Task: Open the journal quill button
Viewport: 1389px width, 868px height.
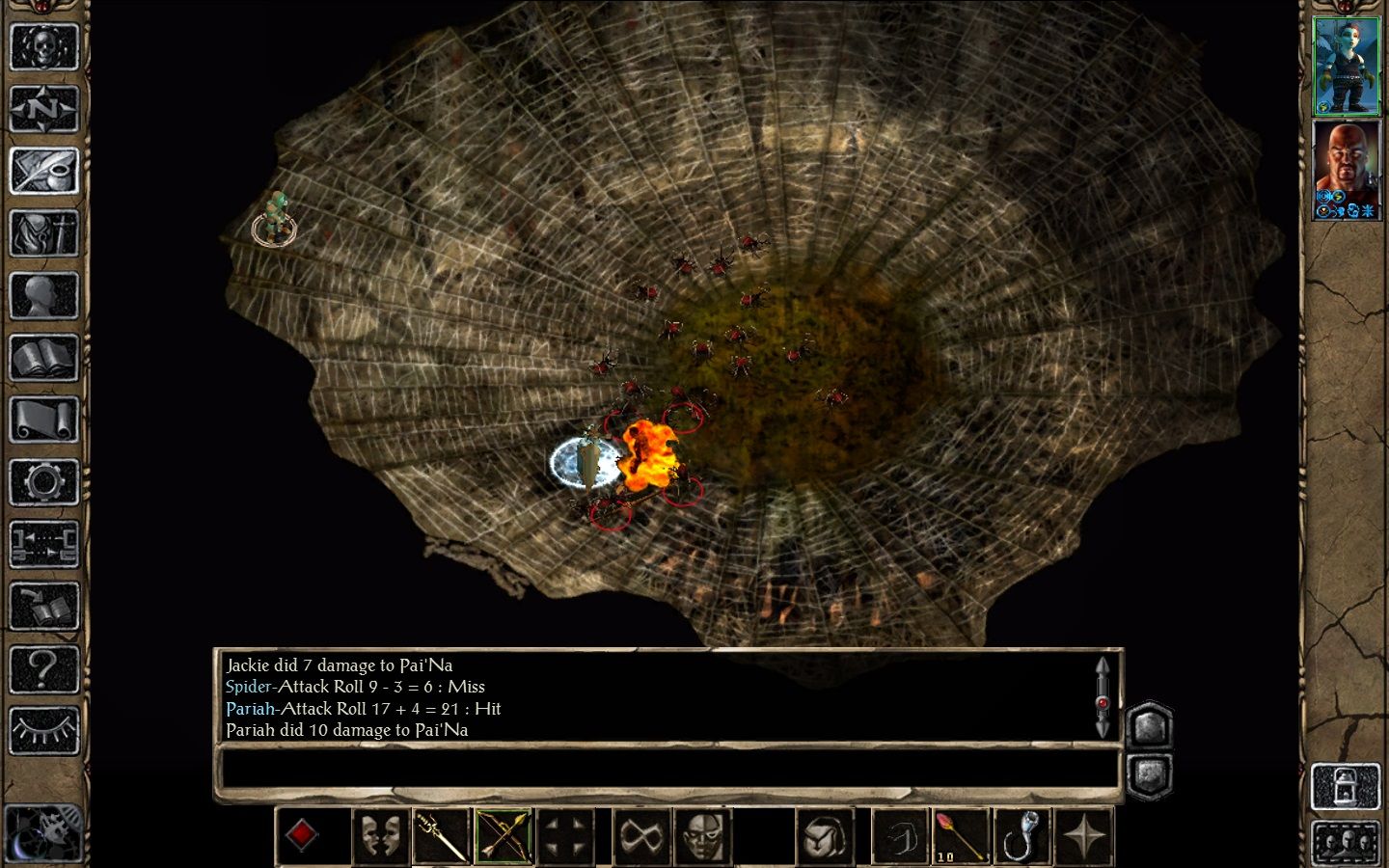Action: [43, 172]
